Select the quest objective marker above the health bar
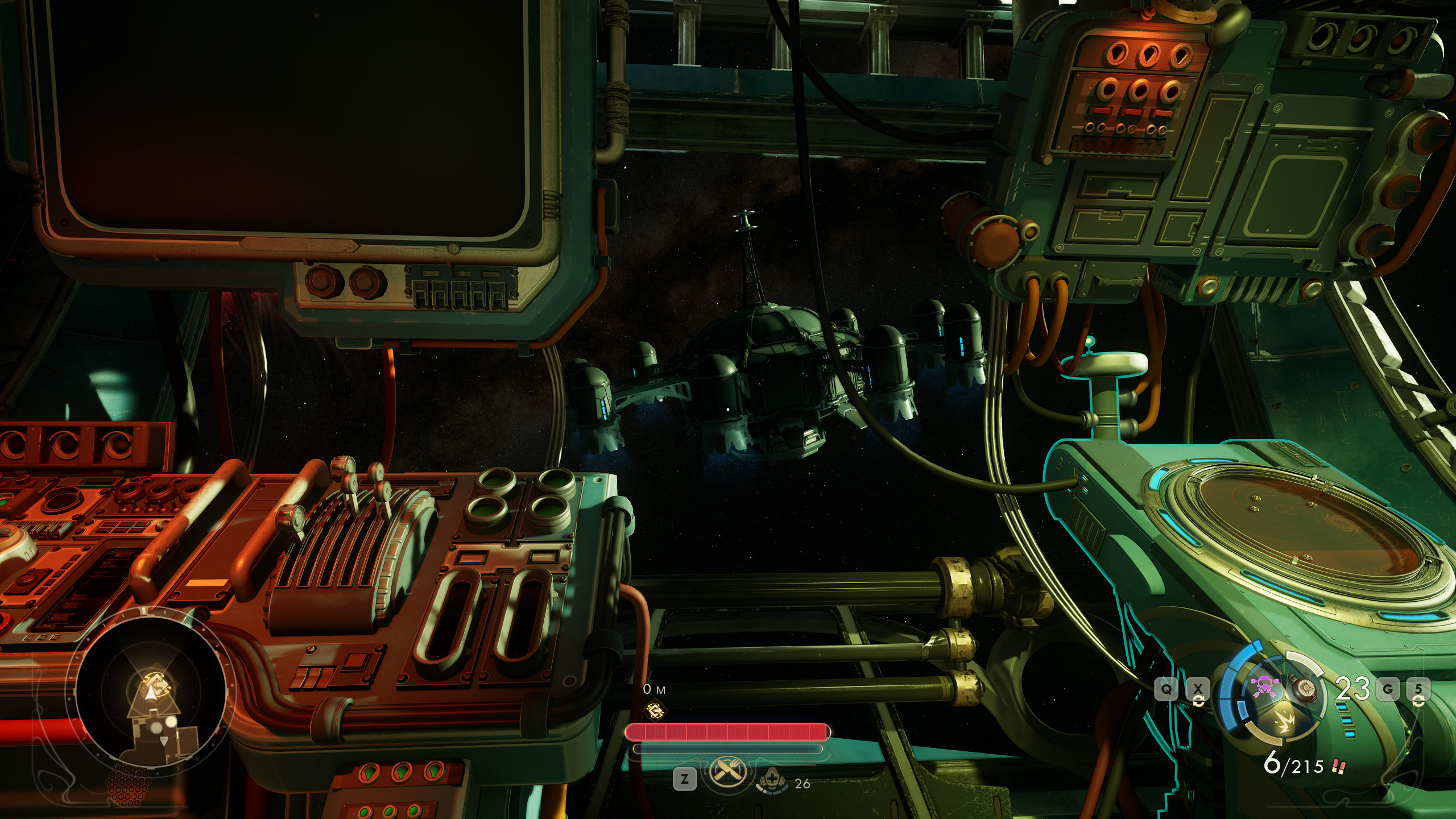The width and height of the screenshot is (1456, 819). pos(656,710)
